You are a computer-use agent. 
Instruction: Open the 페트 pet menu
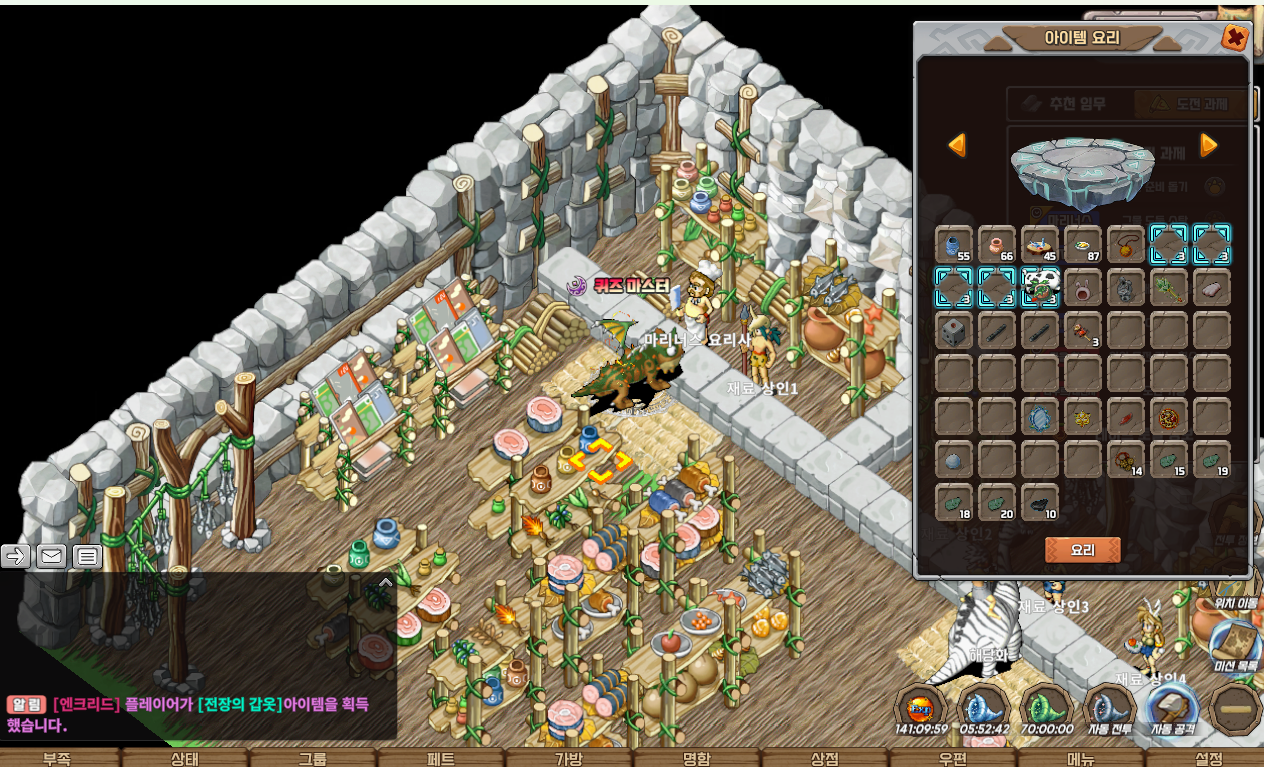click(441, 758)
